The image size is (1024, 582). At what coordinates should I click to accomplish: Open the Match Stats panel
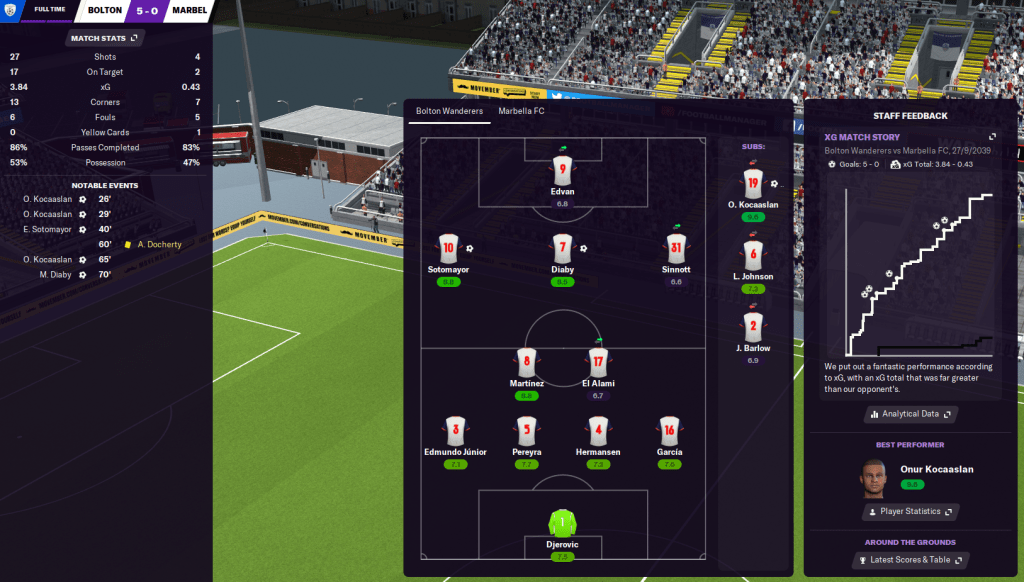click(105, 38)
